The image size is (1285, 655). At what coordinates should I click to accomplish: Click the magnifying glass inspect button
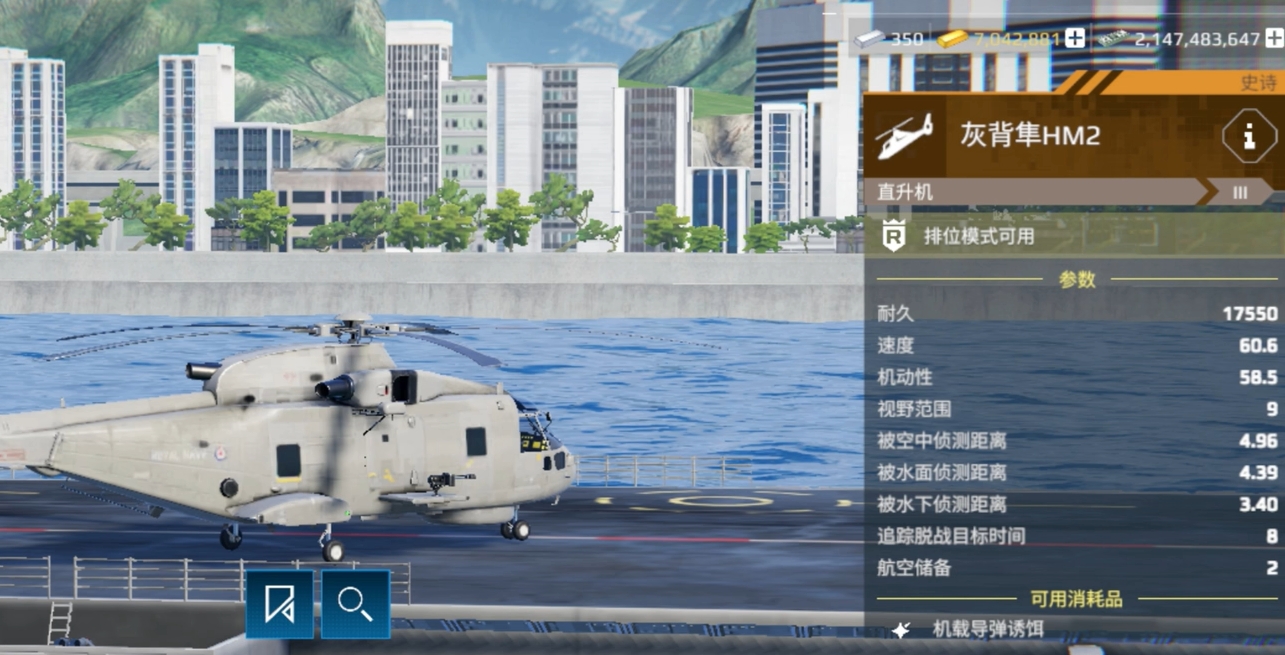(x=355, y=604)
